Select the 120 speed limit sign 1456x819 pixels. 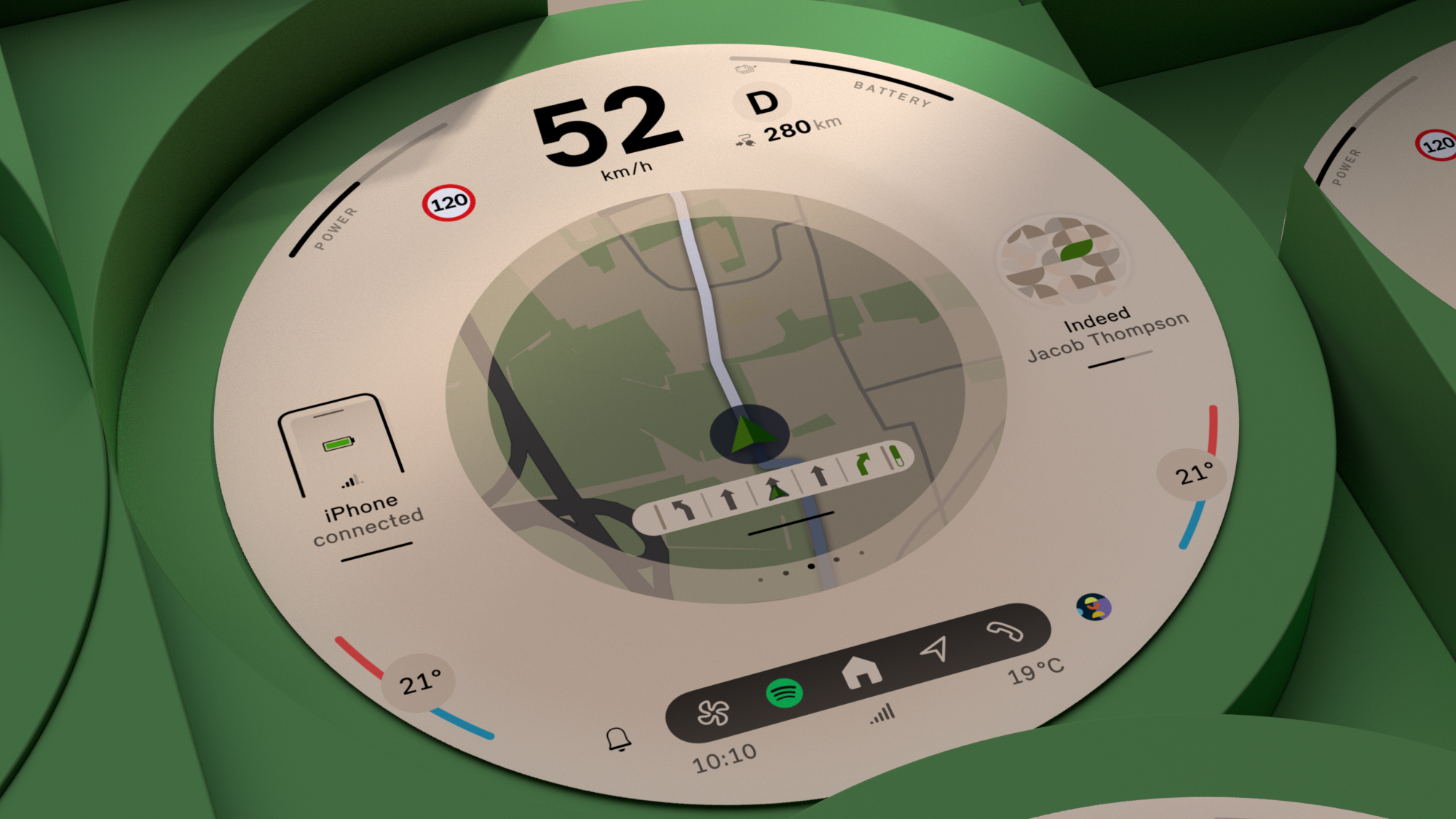tap(448, 202)
